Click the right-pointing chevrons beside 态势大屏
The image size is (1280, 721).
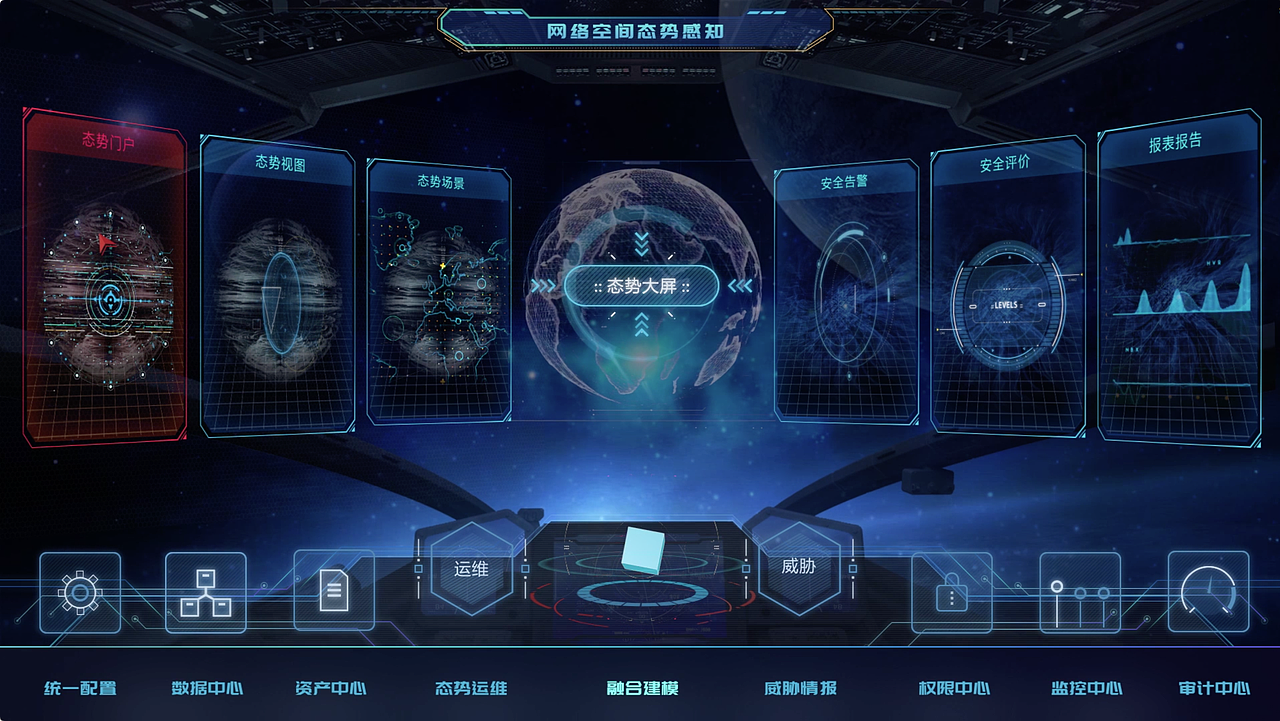pos(544,286)
